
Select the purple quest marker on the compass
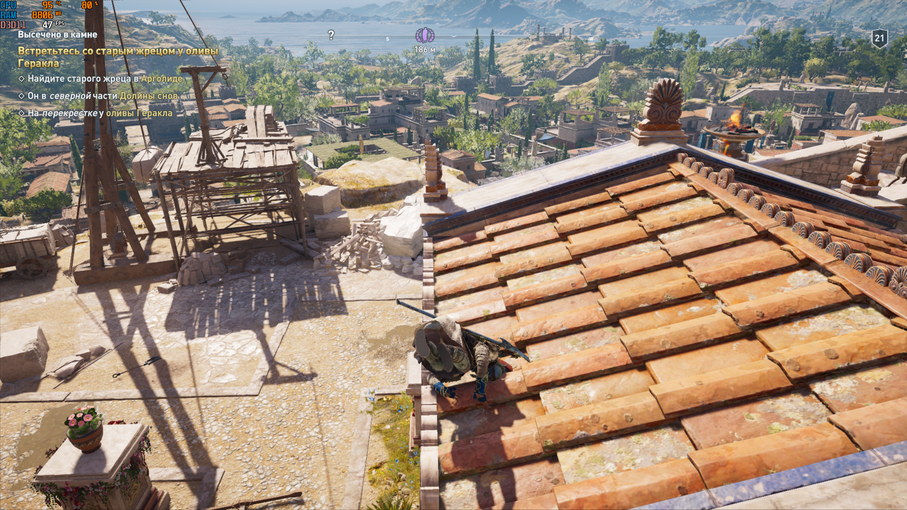coord(424,36)
